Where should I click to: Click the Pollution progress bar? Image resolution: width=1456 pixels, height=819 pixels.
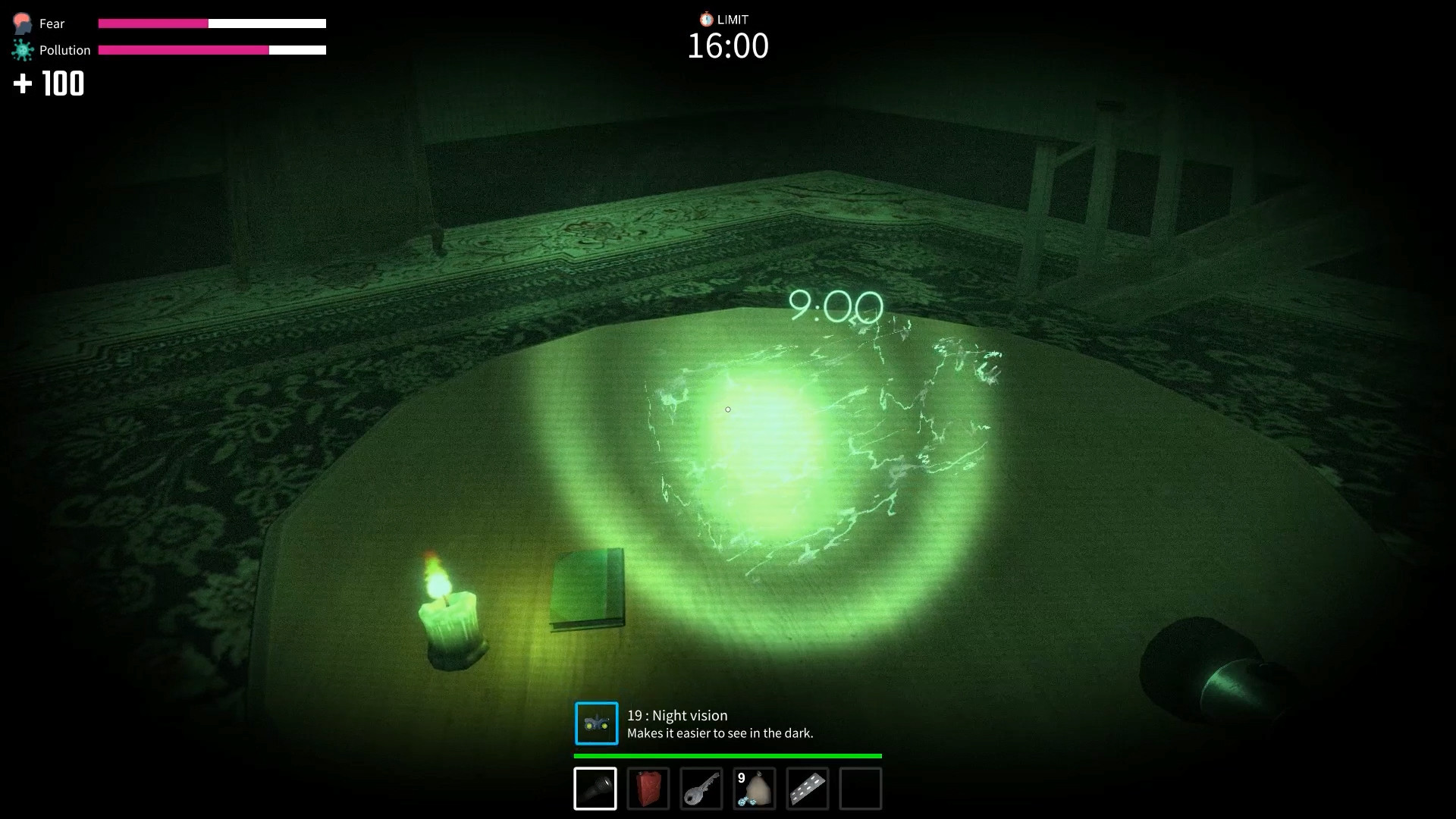[213, 50]
